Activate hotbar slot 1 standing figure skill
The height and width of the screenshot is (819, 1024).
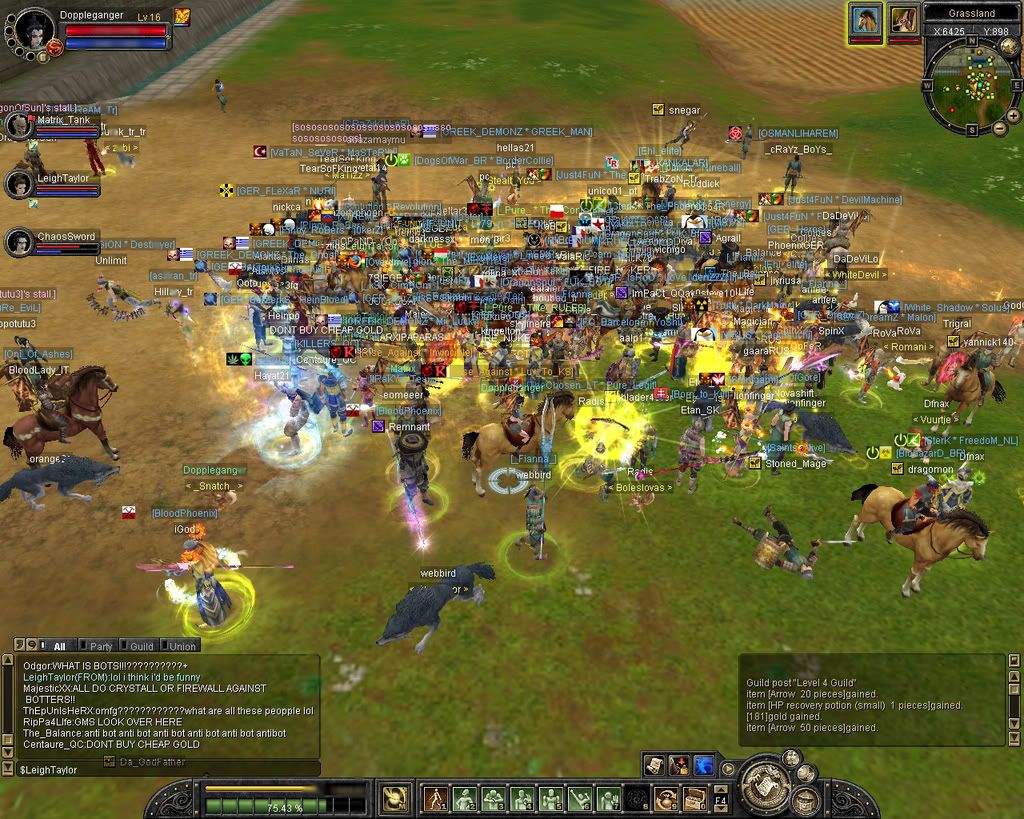pos(435,798)
